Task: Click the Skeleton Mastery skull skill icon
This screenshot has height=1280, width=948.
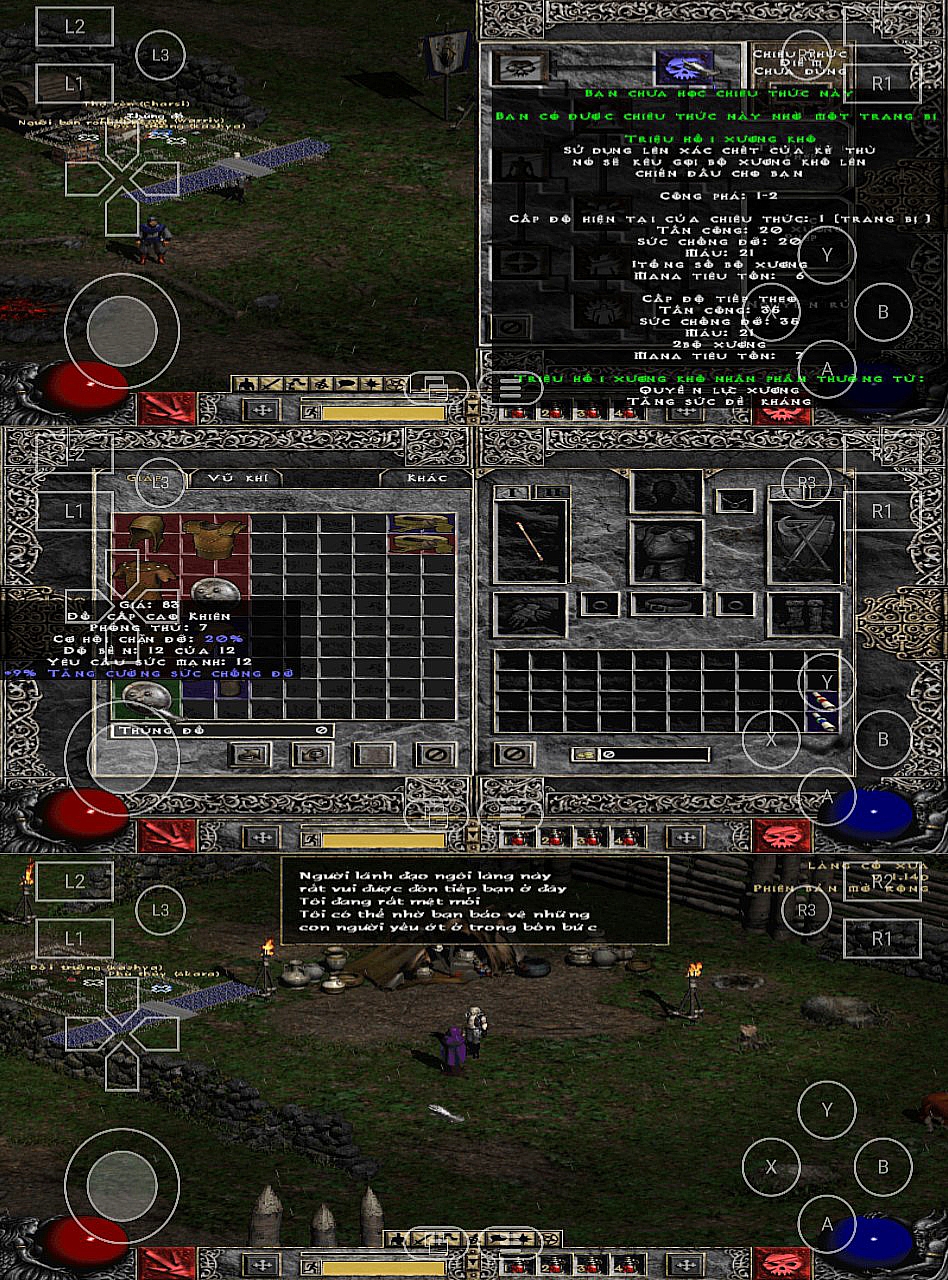Action: 521,67
